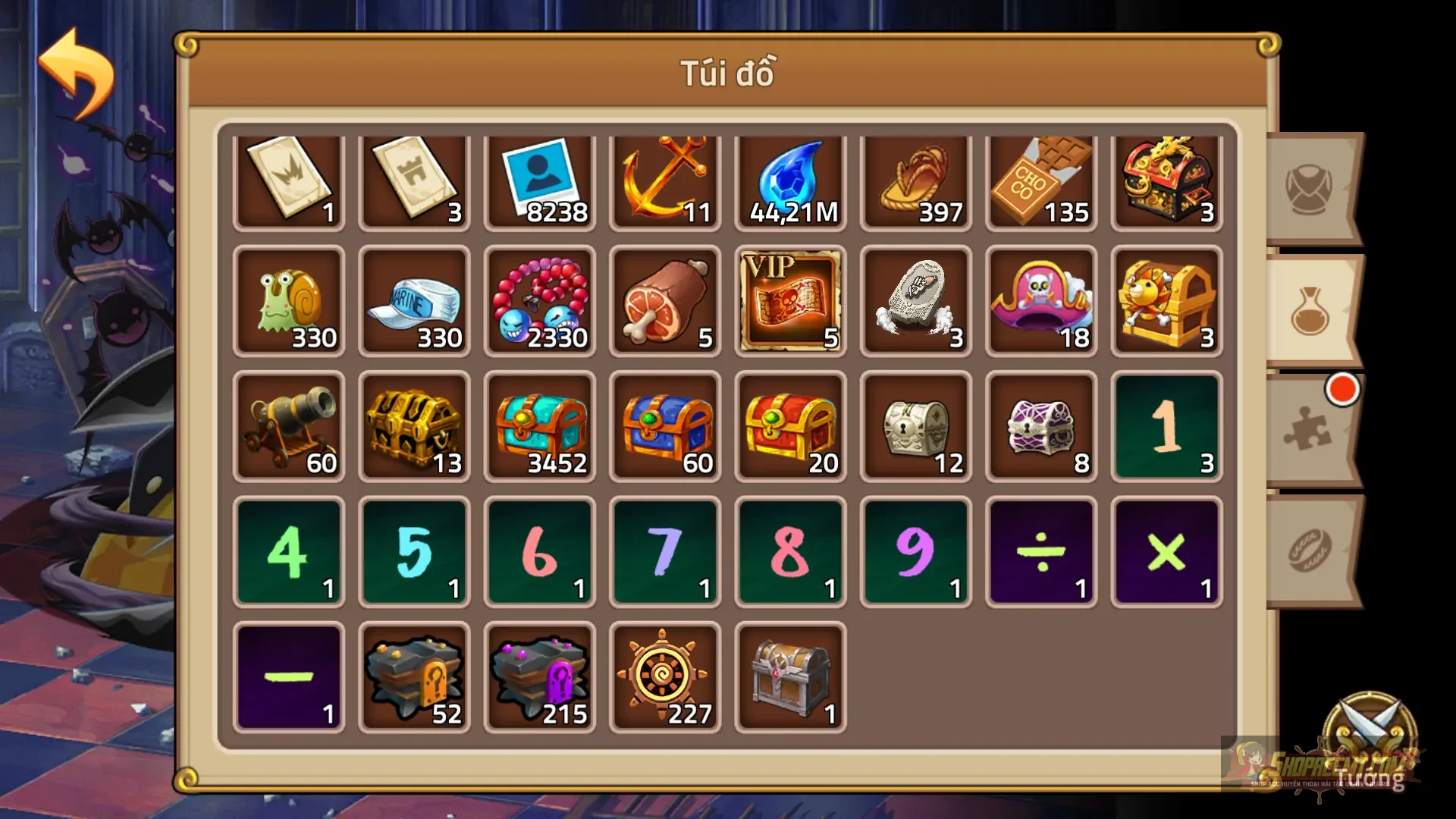The width and height of the screenshot is (1456, 819).
Task: Select the number 4 card item
Action: click(x=289, y=552)
